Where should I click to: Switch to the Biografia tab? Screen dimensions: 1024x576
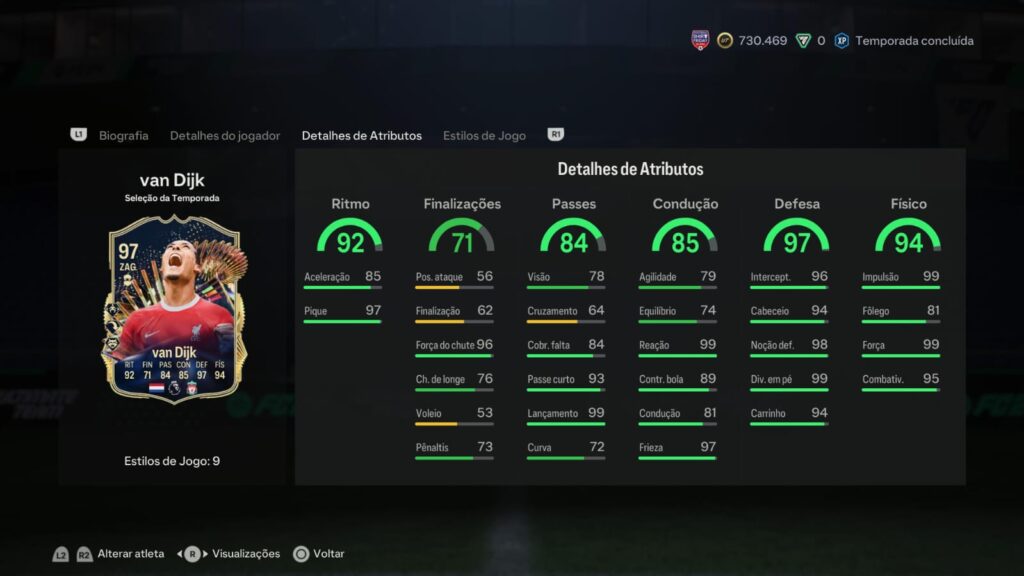123,135
